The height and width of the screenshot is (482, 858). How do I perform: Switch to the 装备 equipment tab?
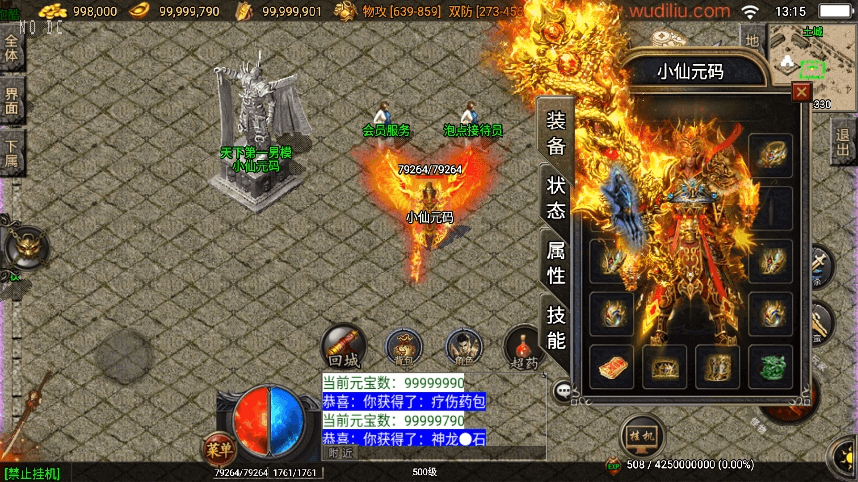556,132
